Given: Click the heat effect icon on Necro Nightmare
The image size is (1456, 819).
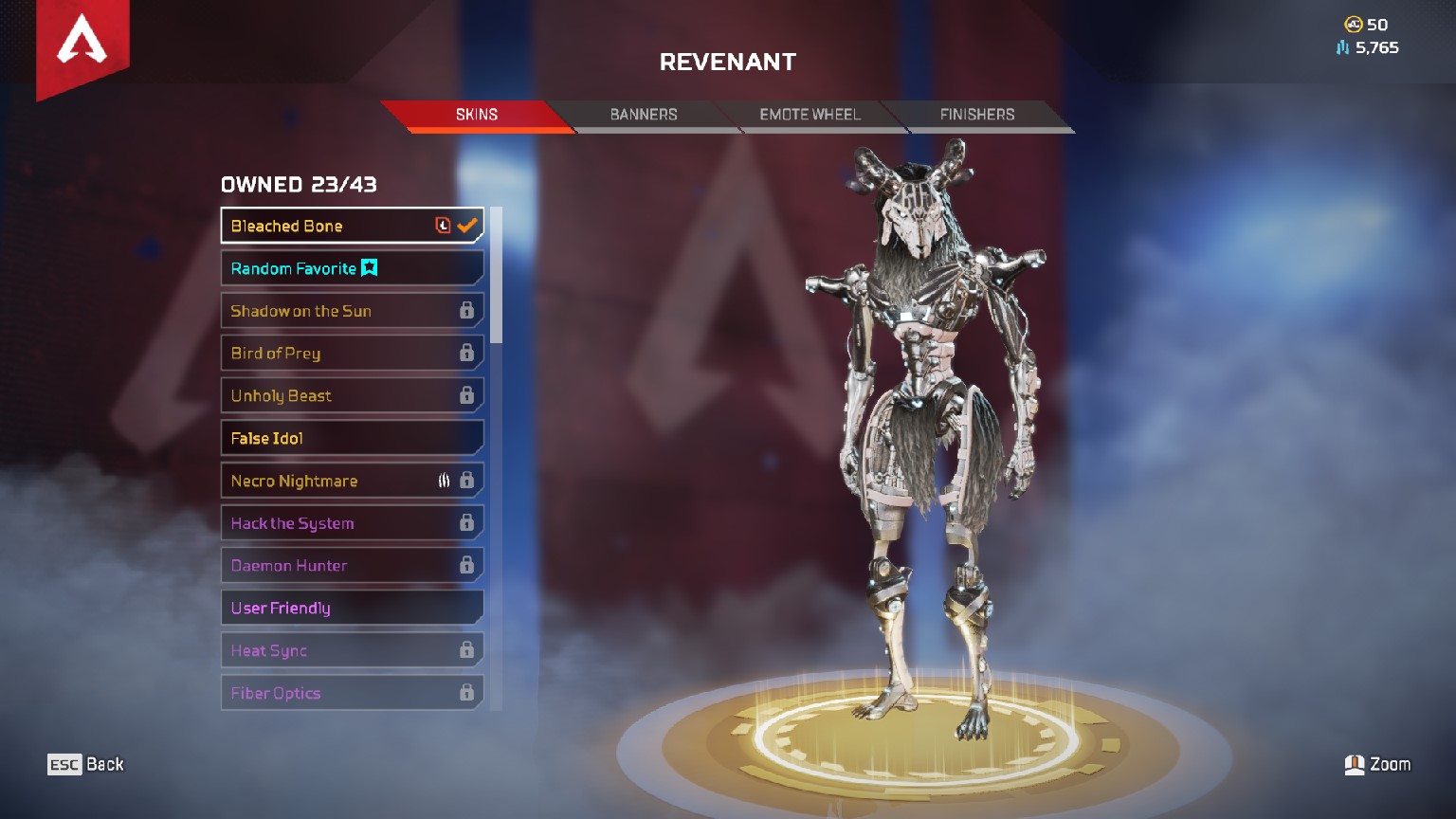Looking at the screenshot, I should point(445,480).
